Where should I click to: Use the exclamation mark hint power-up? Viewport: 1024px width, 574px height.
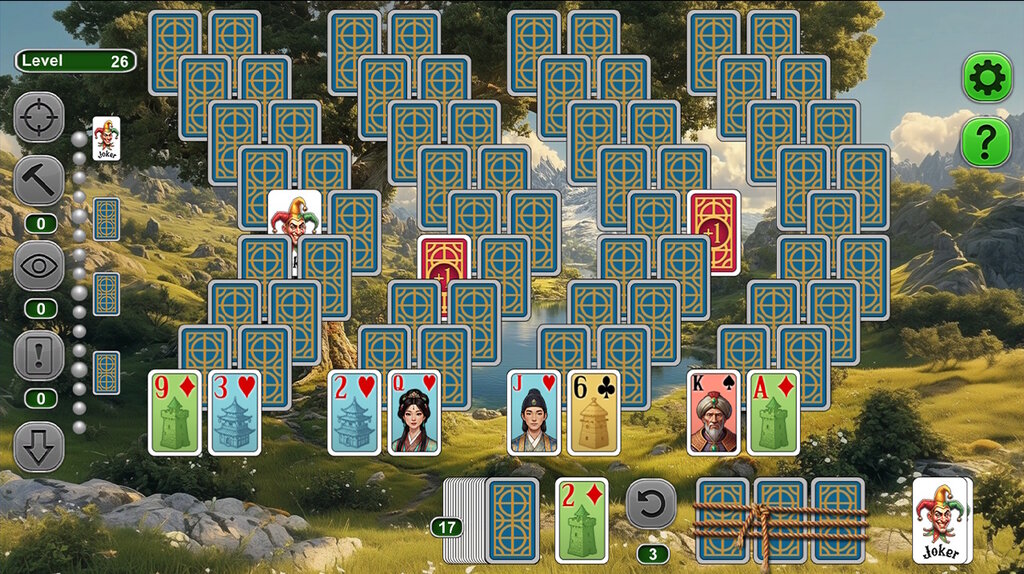coord(39,355)
